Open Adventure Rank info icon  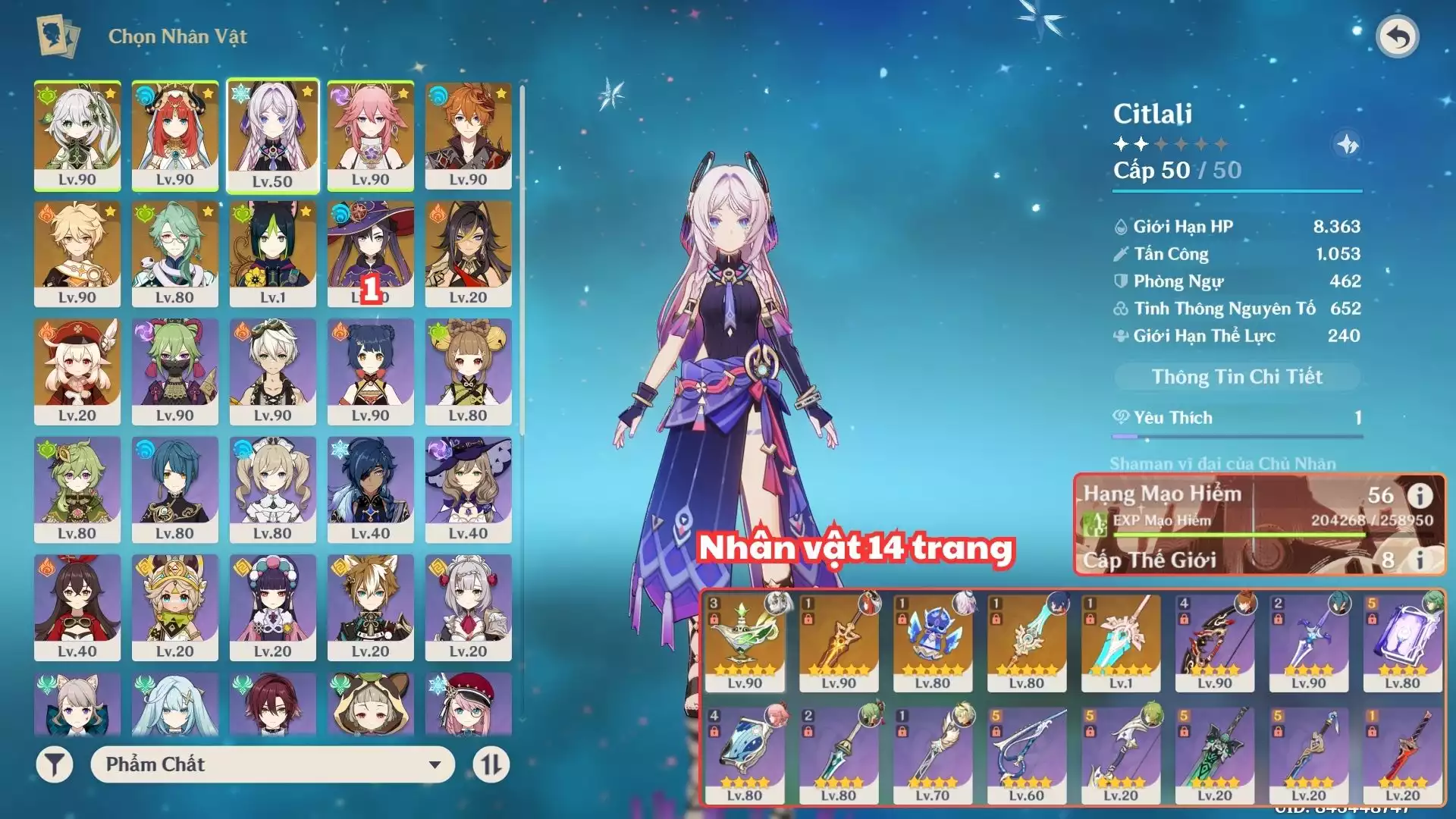coord(1420,495)
